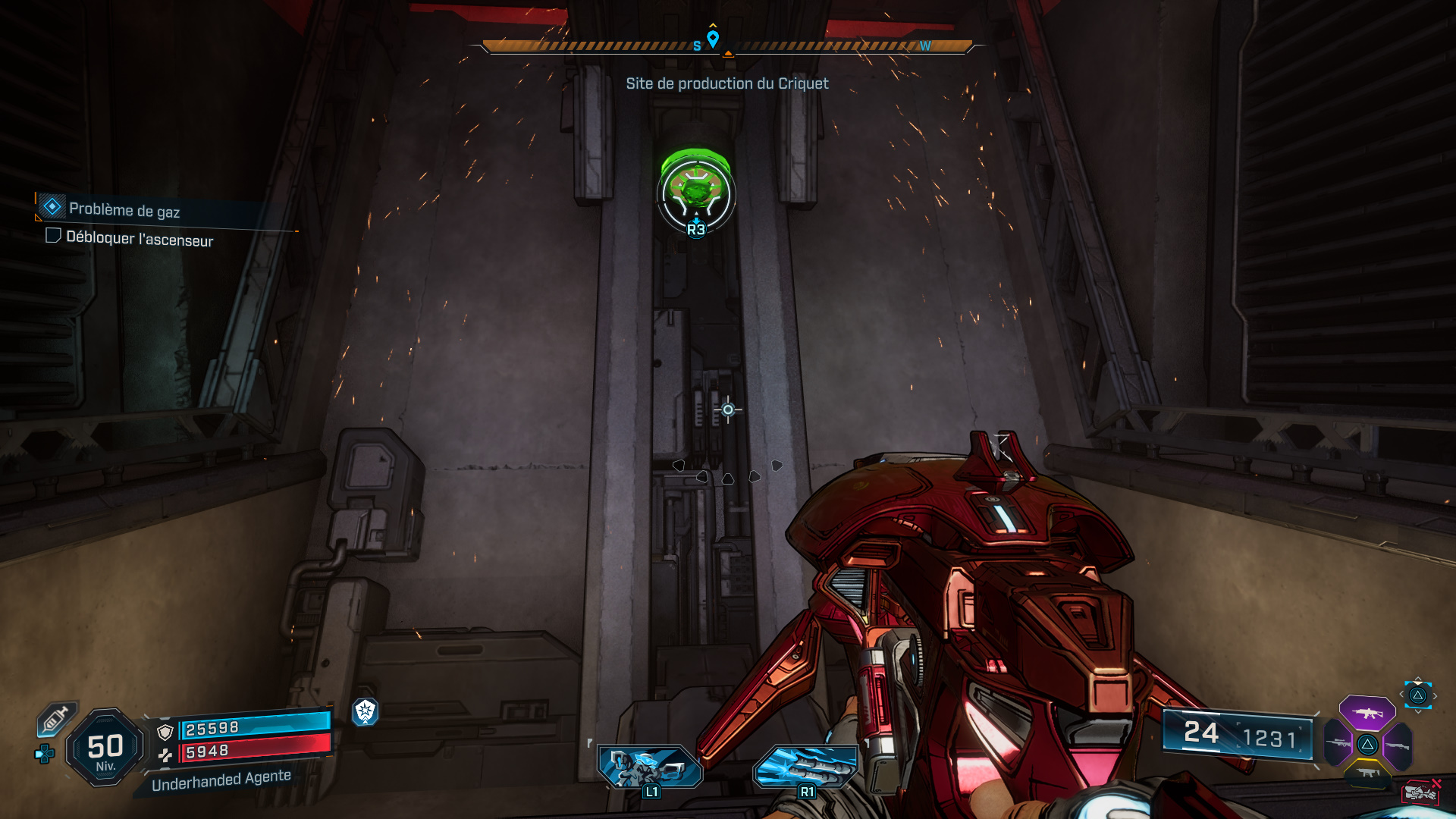This screenshot has height=819, width=1456.
Task: Select the SMG in the bottom weapon slot
Action: tap(1368, 772)
